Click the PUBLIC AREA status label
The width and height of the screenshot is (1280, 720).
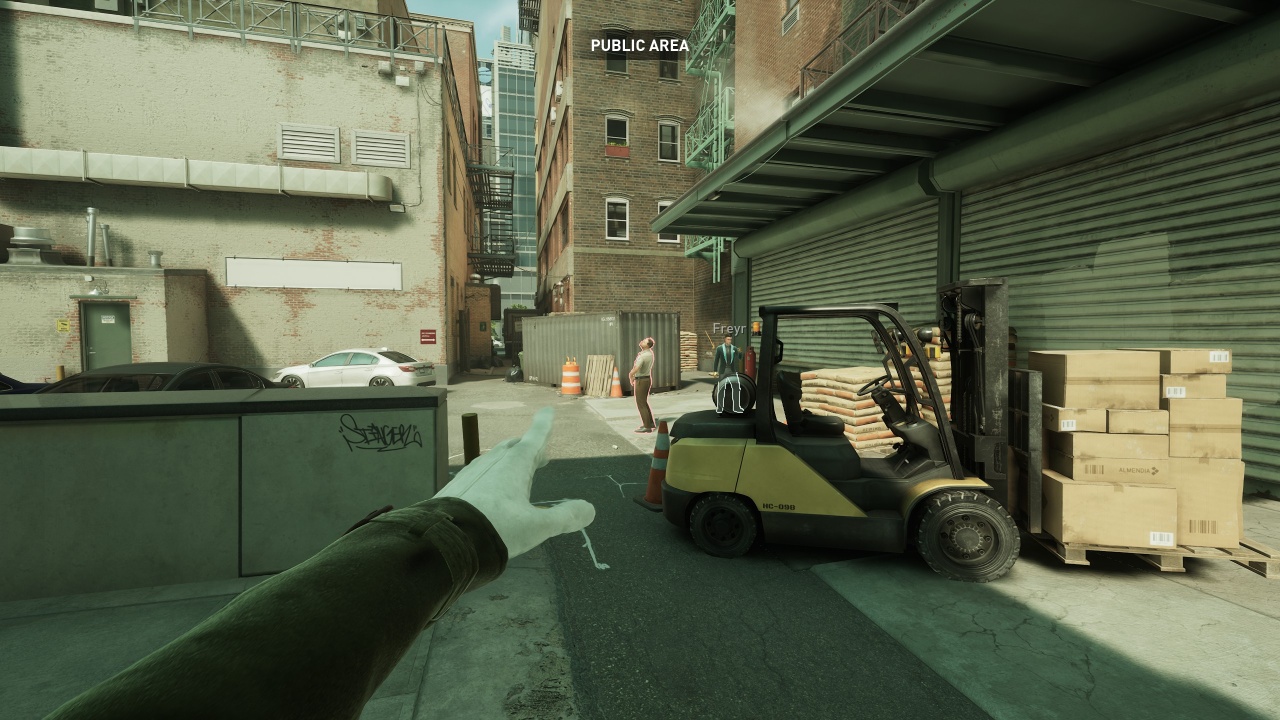click(639, 45)
